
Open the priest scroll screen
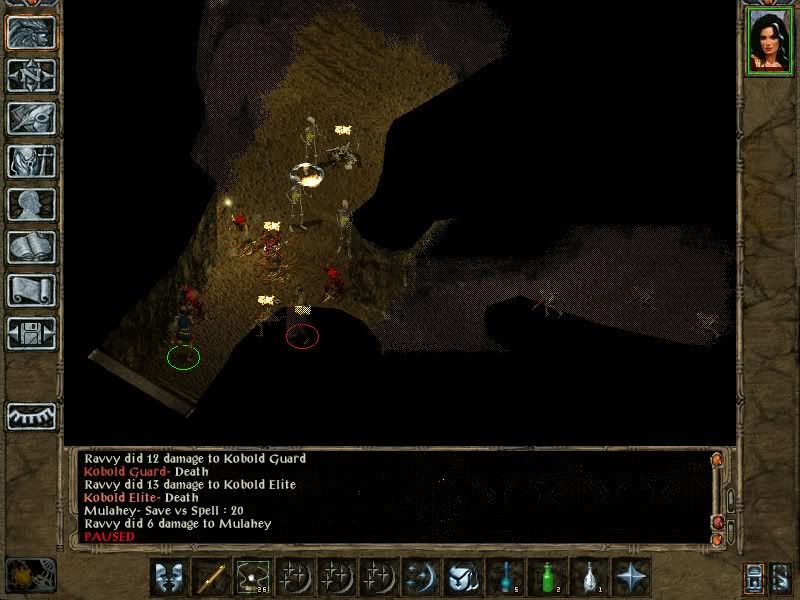pos(31,290)
